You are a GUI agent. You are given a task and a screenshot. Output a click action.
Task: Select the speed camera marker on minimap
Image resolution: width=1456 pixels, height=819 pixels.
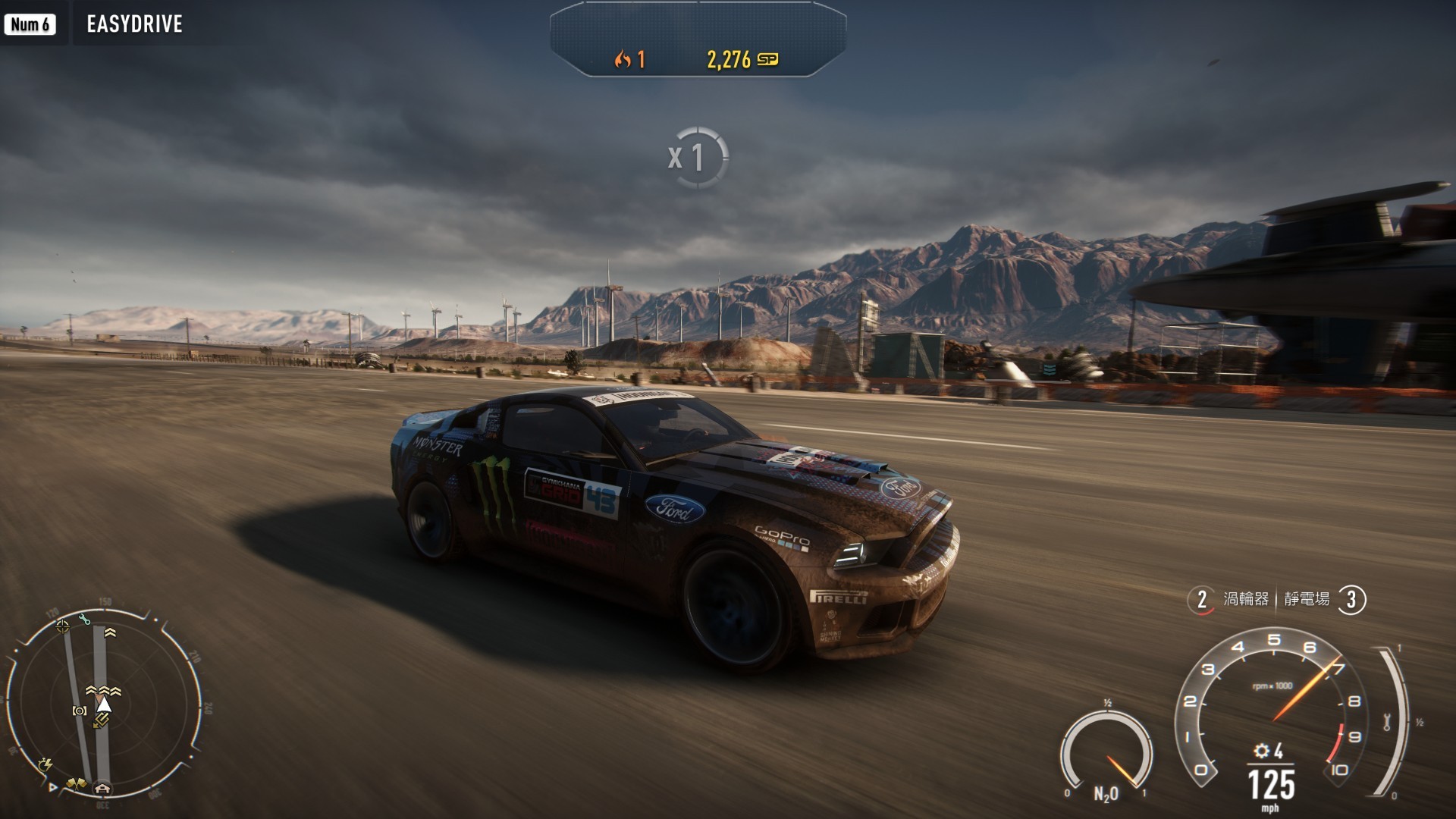tap(79, 711)
